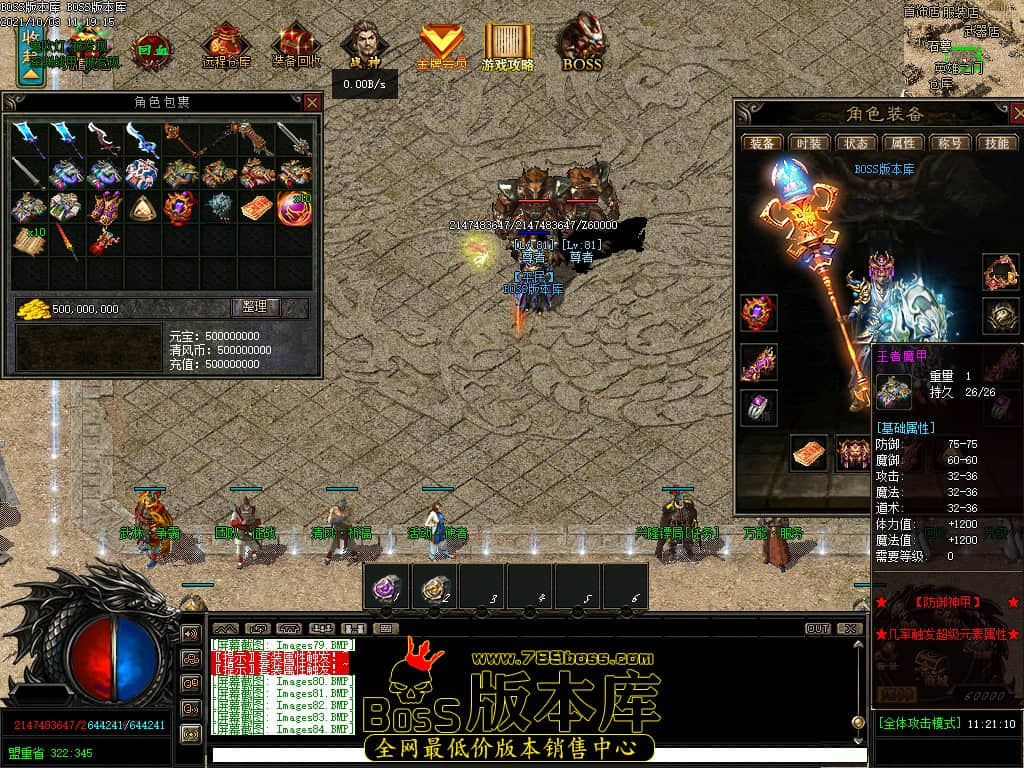1024x768 pixels.
Task: Use the purple gem in hotbar slot 1
Action: click(387, 587)
